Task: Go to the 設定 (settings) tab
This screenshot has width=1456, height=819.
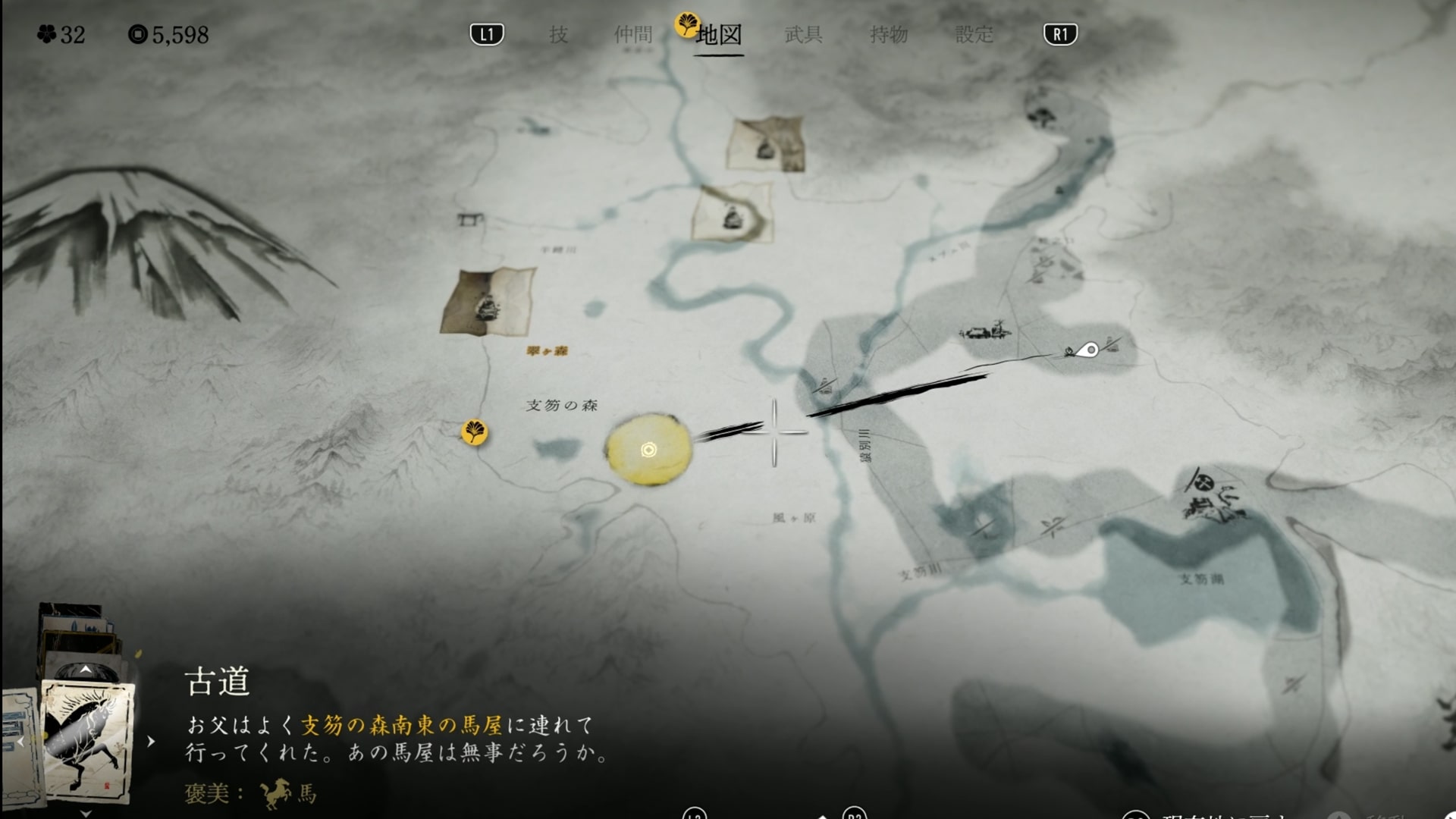Action: pos(974,35)
